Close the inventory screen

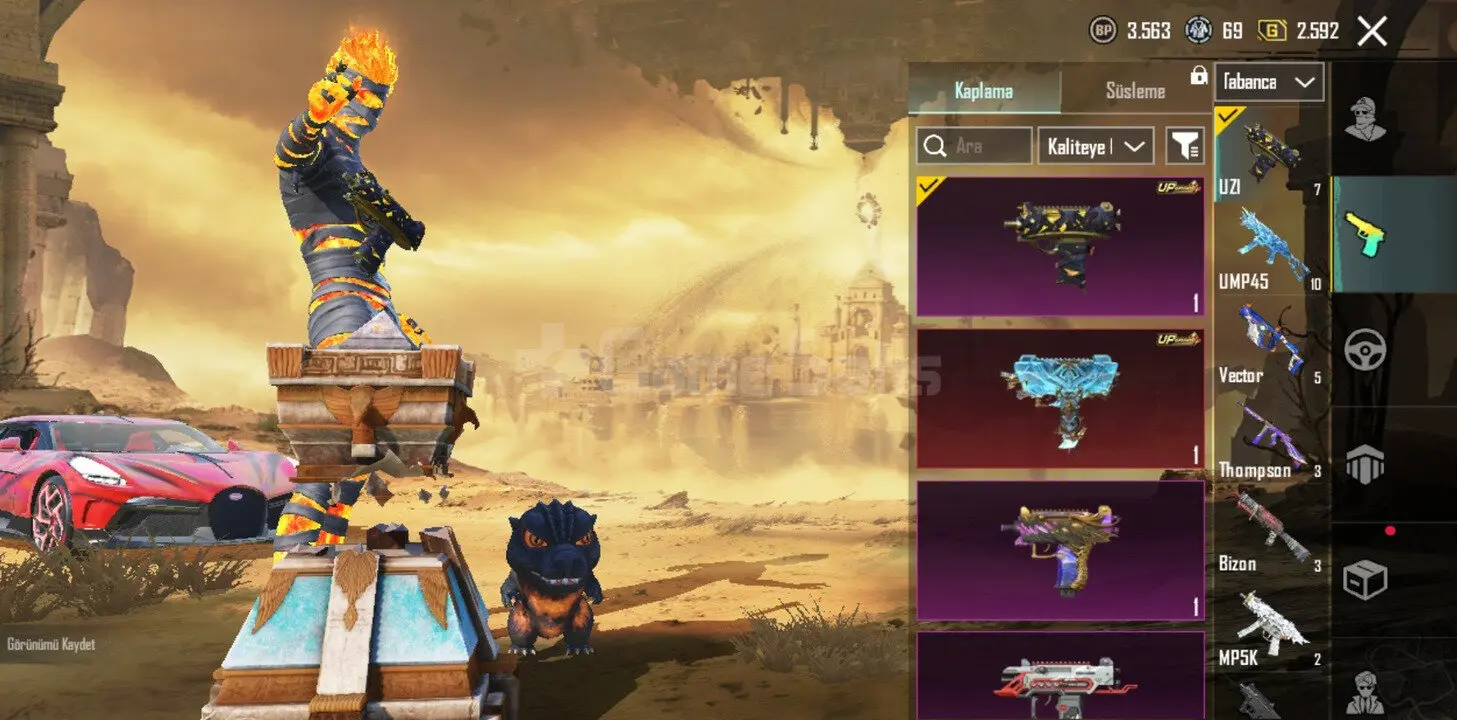[1372, 31]
